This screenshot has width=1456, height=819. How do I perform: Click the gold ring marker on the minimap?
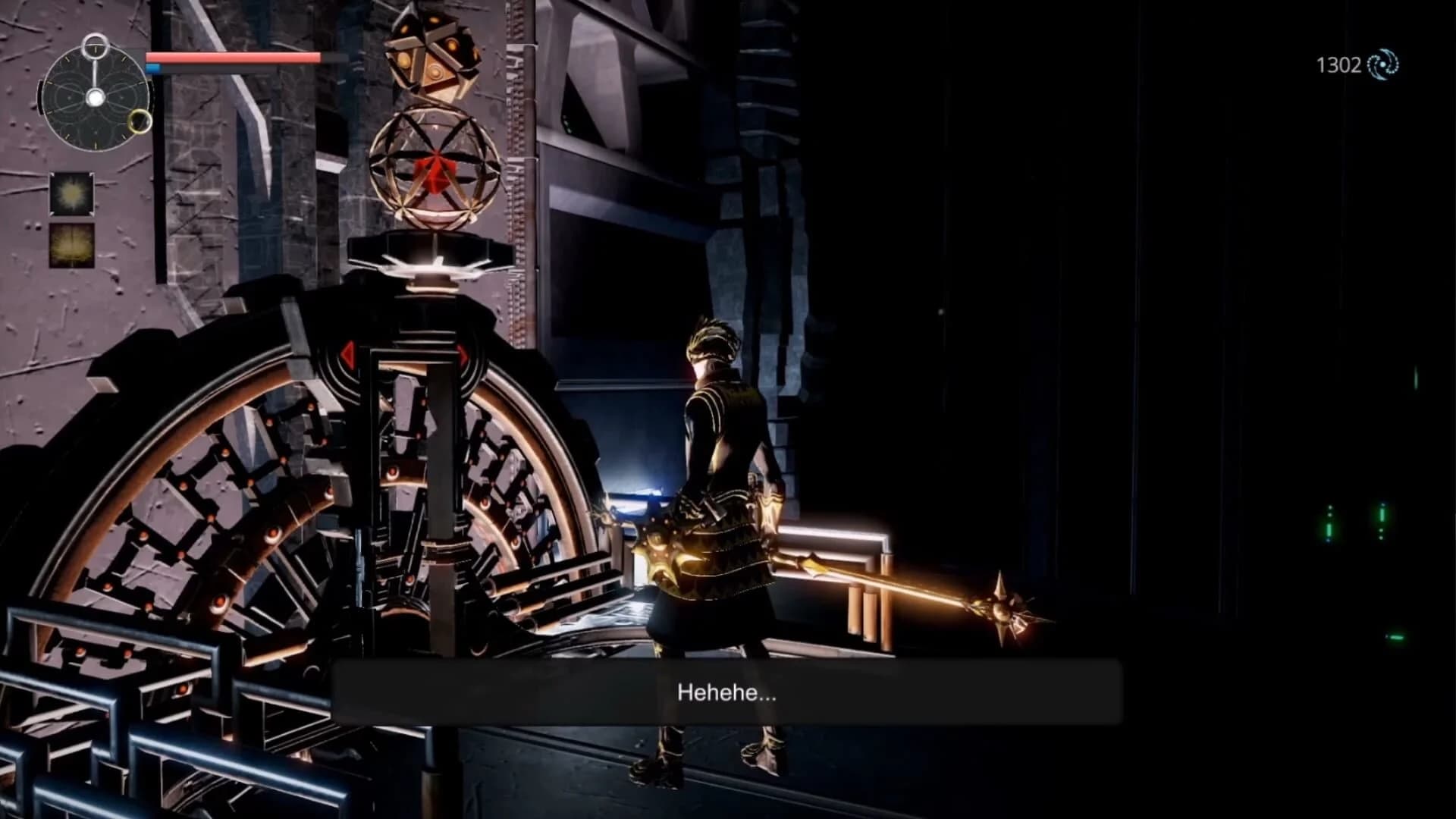[x=139, y=120]
